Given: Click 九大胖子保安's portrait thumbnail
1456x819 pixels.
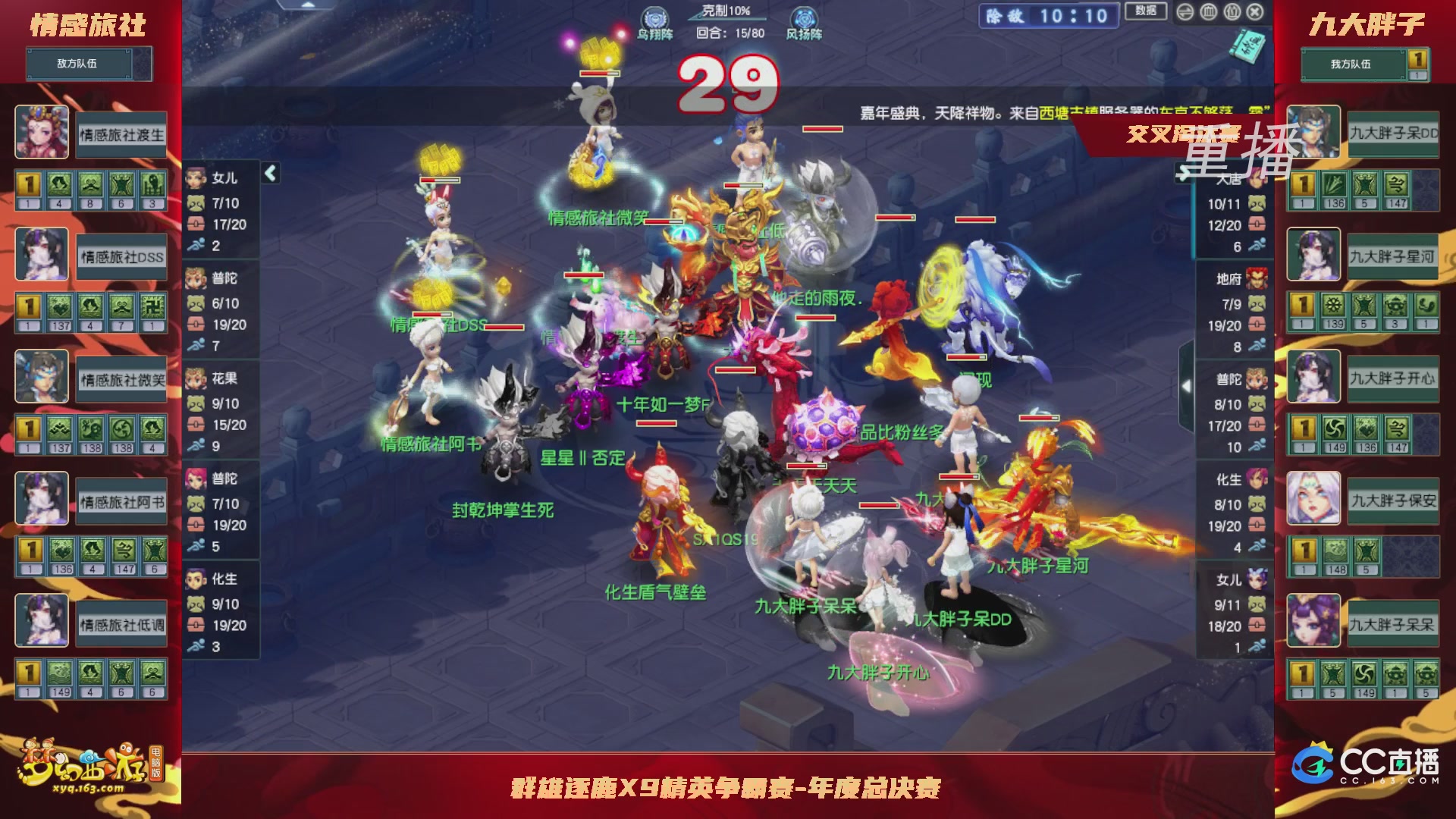Looking at the screenshot, I should 1313,499.
